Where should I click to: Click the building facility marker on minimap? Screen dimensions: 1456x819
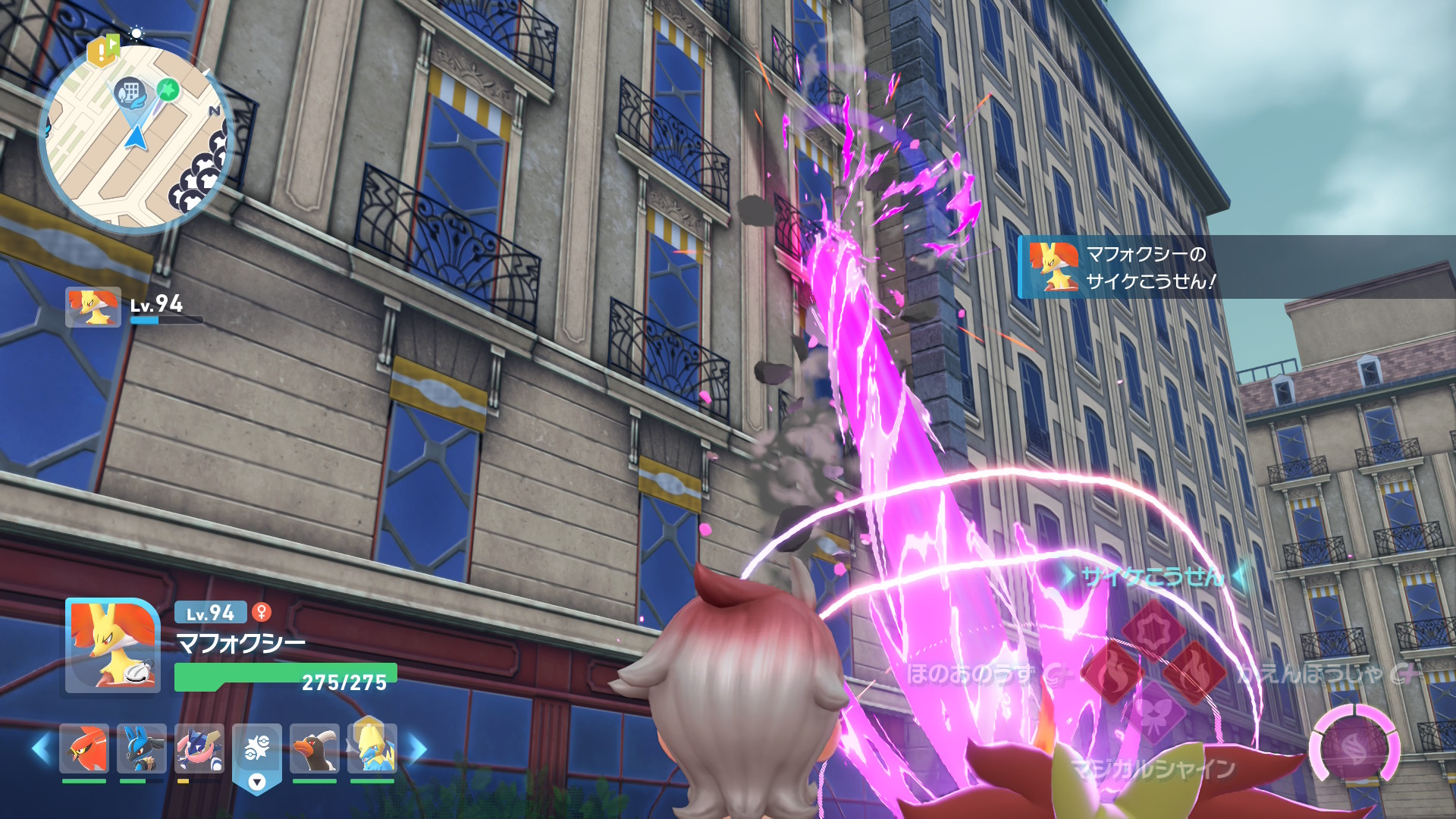[130, 93]
